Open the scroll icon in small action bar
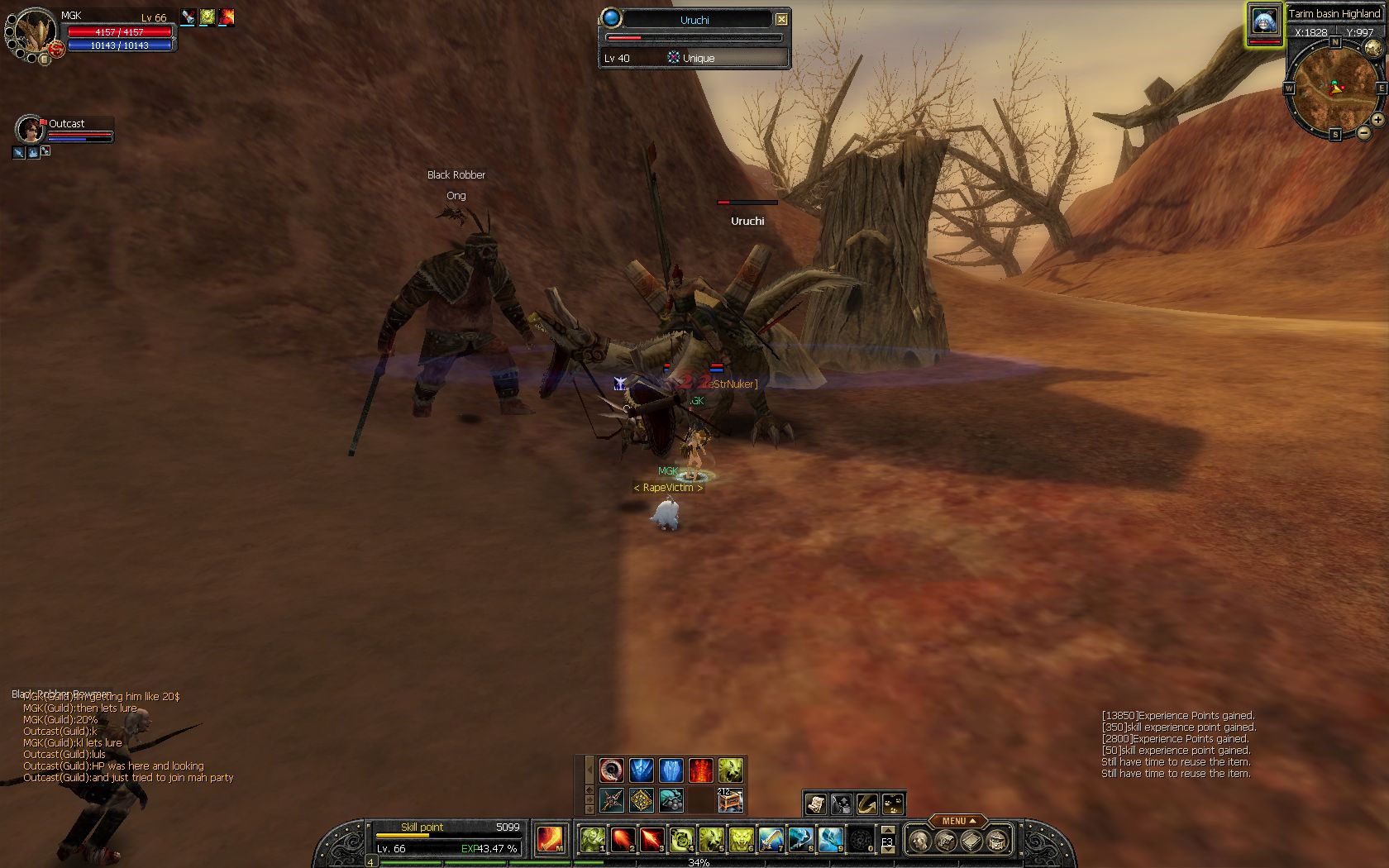 tap(816, 803)
